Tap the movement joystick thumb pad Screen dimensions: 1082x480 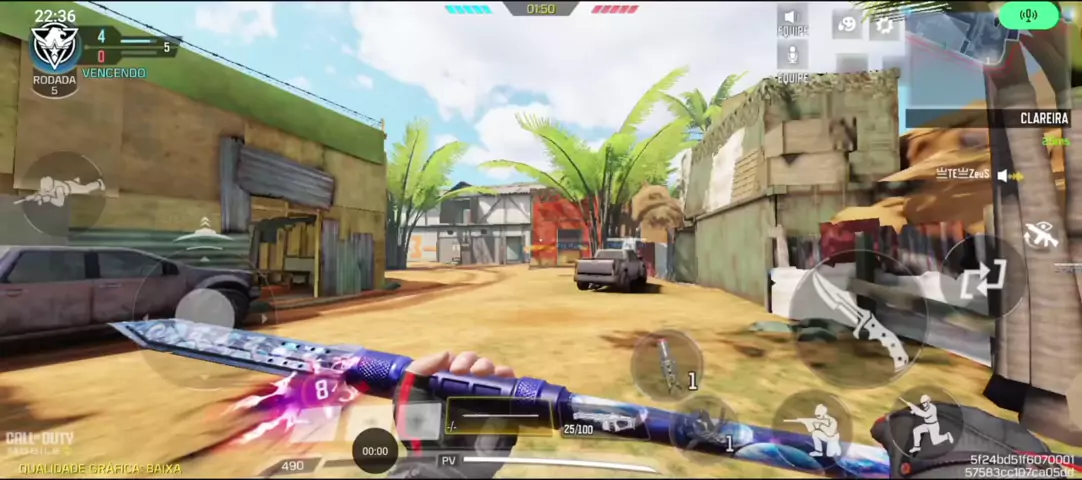tap(205, 318)
